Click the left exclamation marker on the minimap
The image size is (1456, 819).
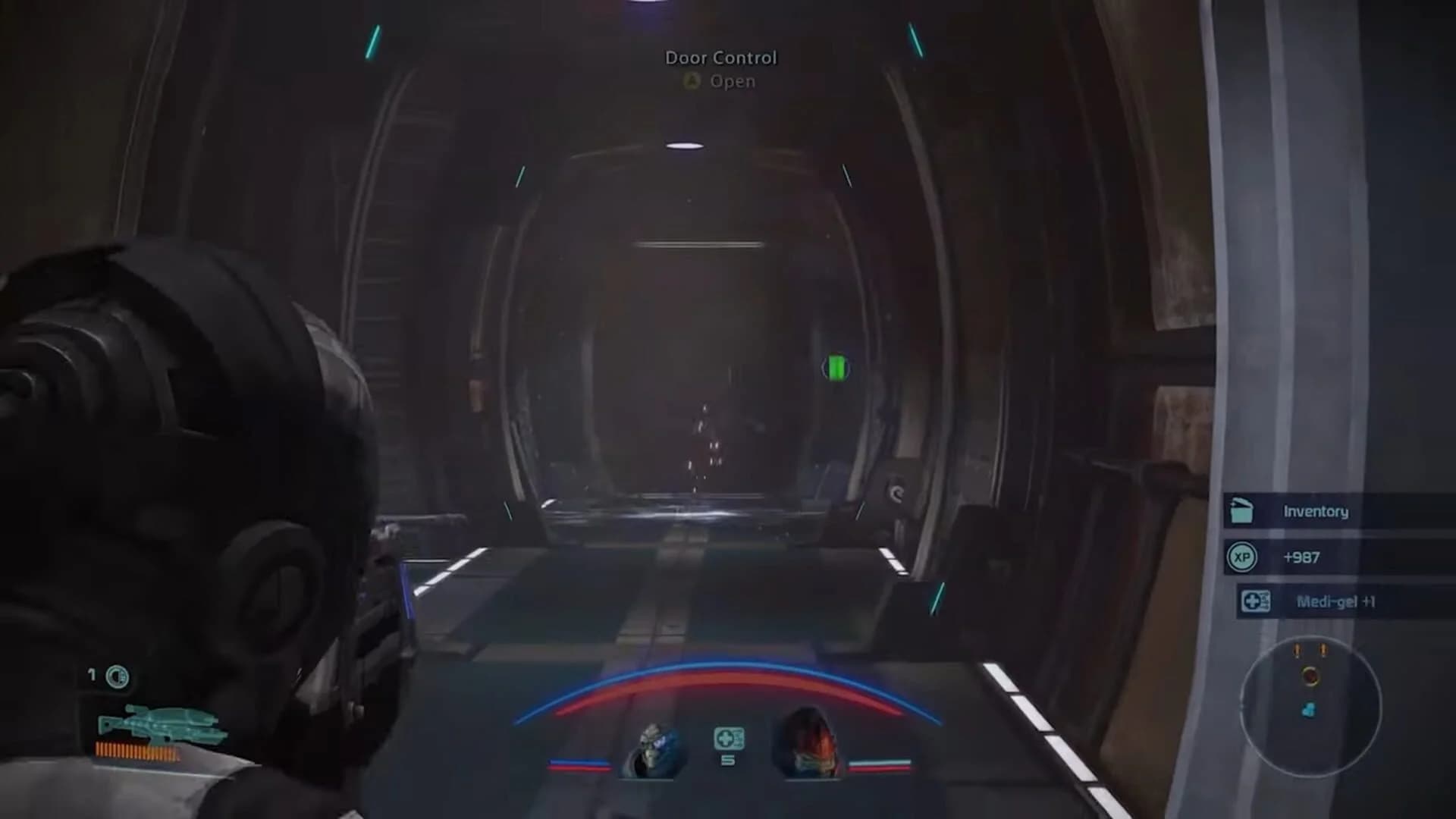click(x=1297, y=650)
